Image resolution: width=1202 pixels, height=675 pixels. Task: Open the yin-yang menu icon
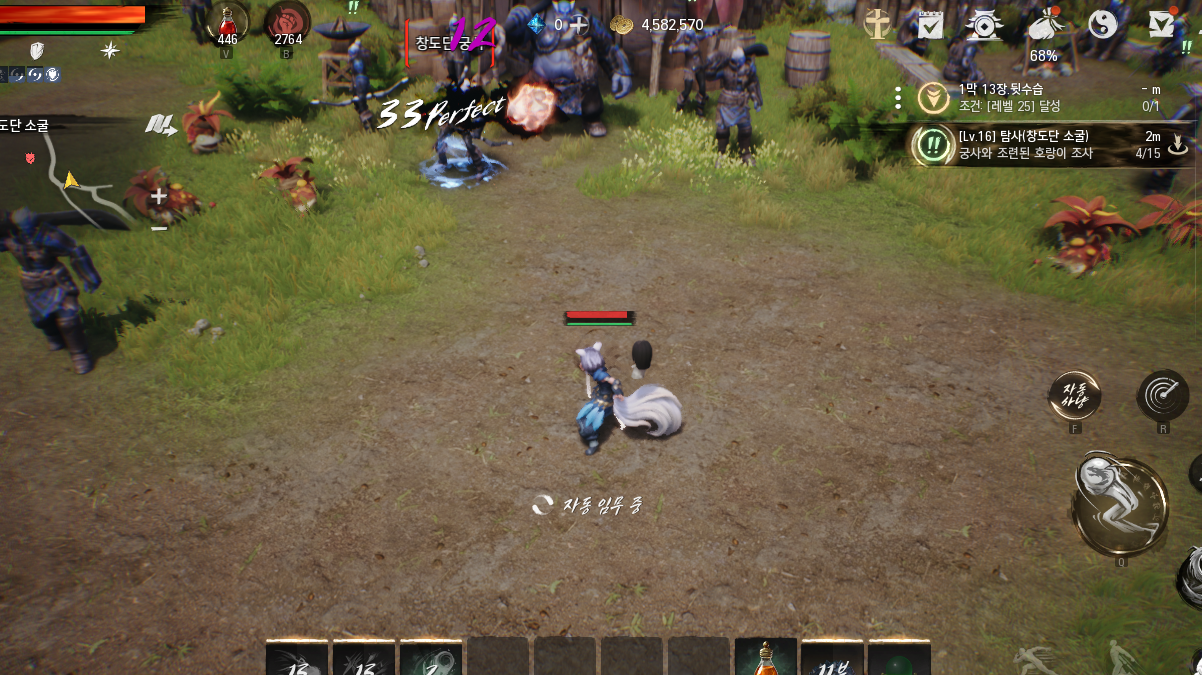click(1103, 24)
